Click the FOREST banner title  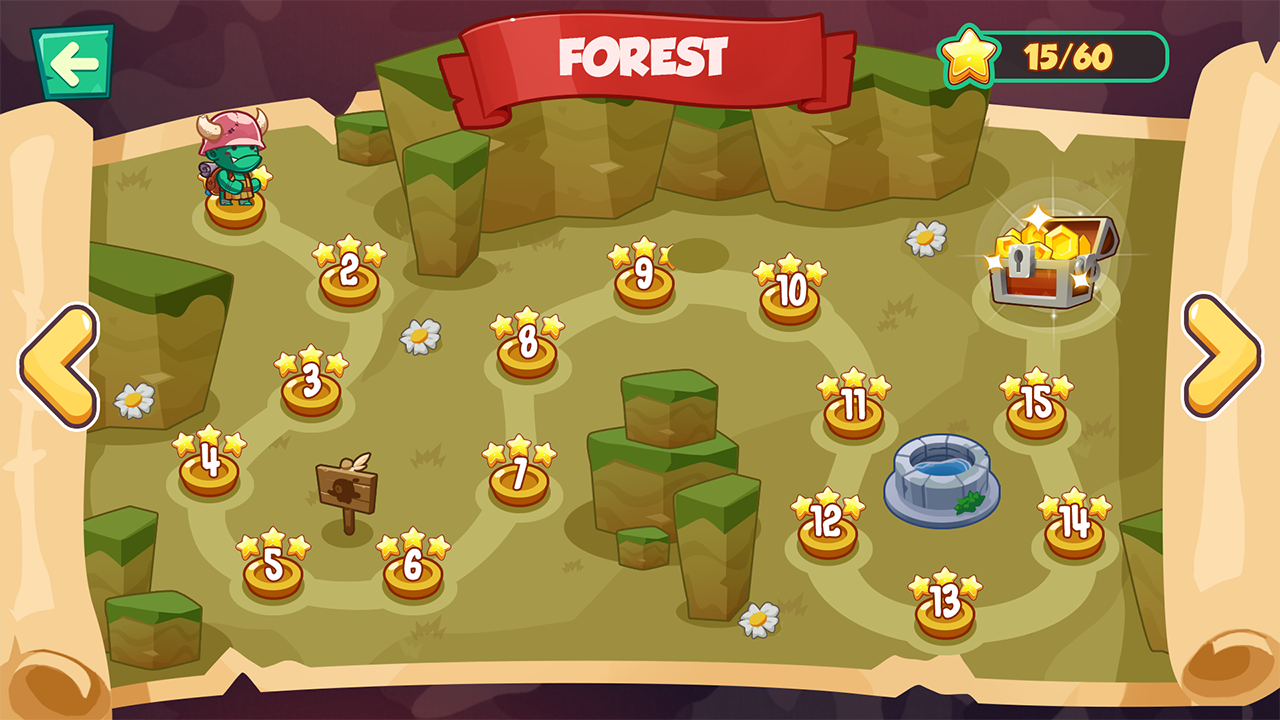[x=640, y=58]
